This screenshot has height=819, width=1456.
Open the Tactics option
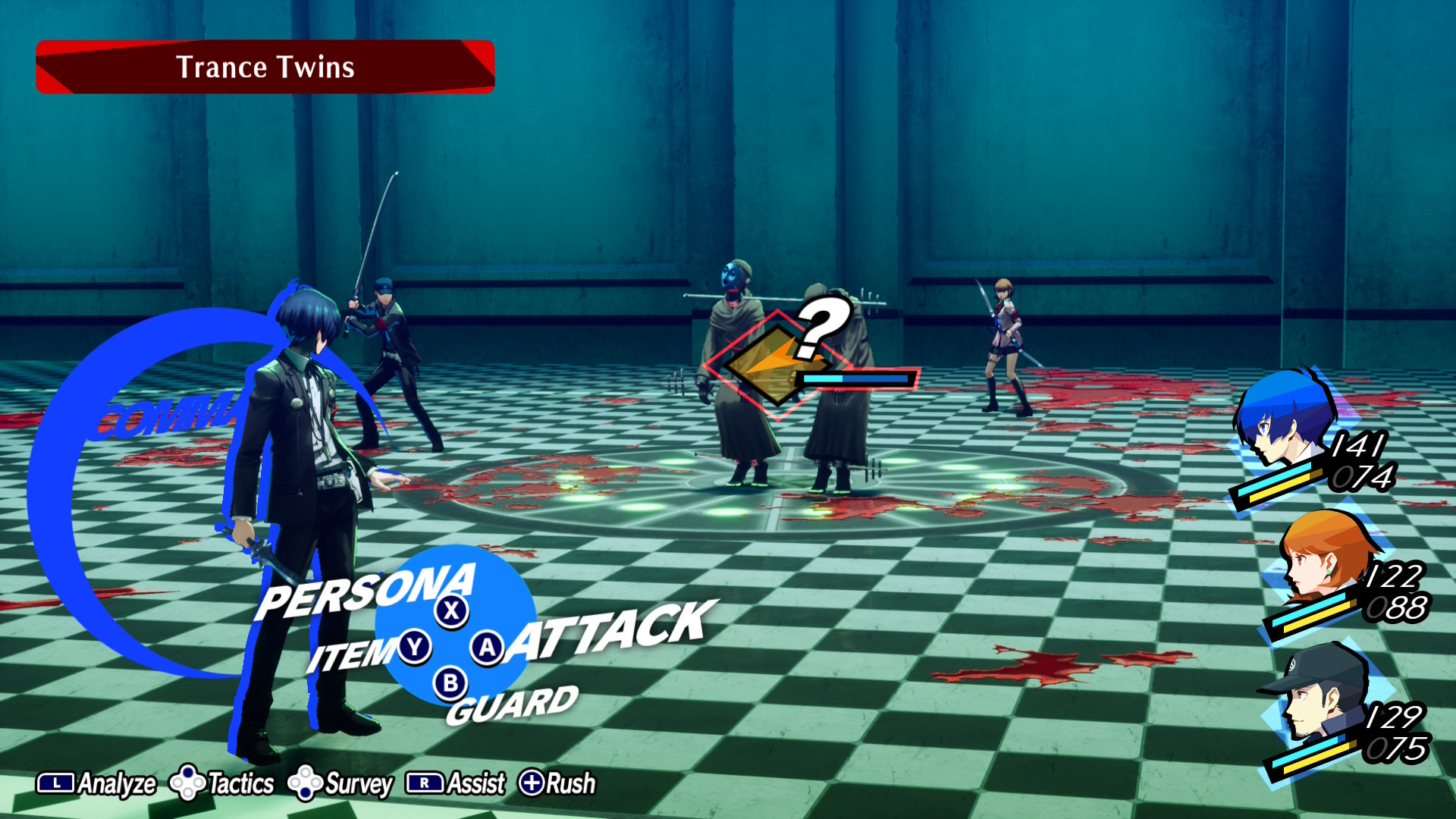click(x=221, y=783)
